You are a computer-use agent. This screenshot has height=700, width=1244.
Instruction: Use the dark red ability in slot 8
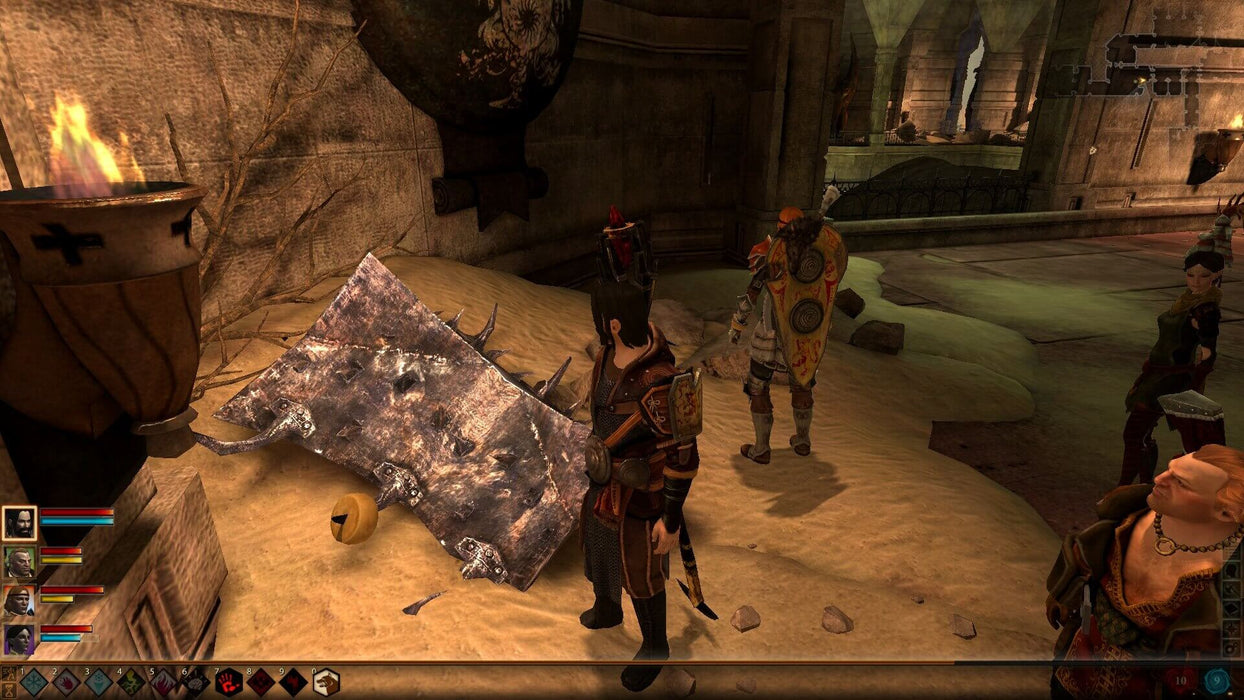pos(261,682)
